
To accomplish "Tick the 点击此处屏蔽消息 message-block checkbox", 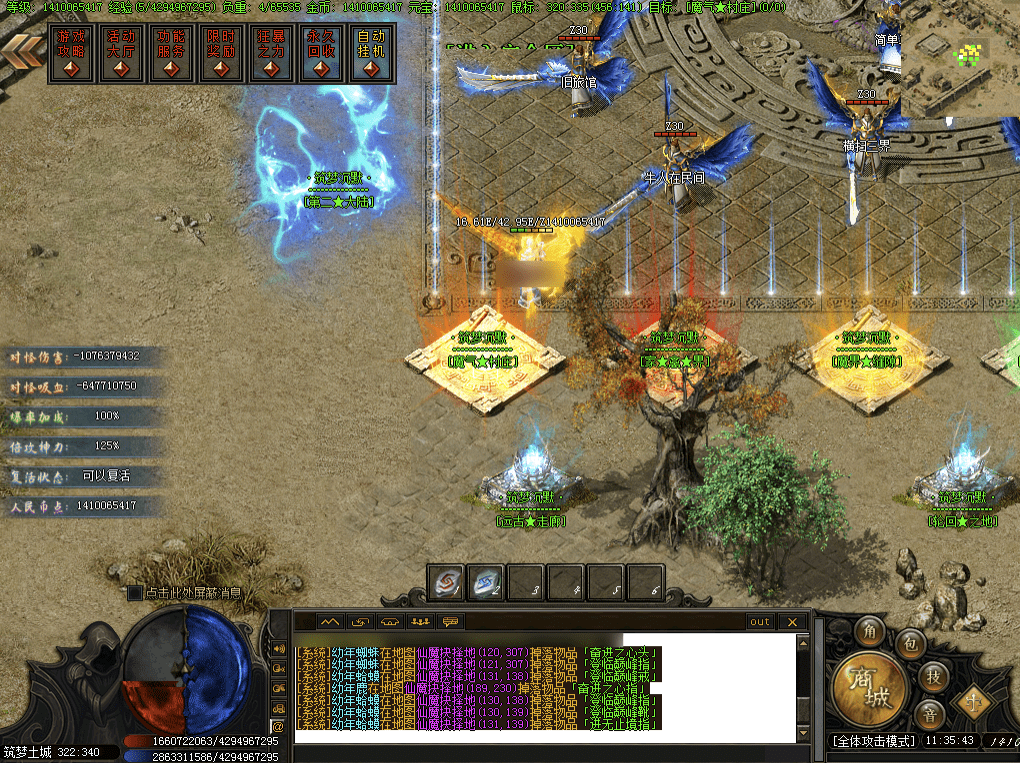I will [x=135, y=593].
